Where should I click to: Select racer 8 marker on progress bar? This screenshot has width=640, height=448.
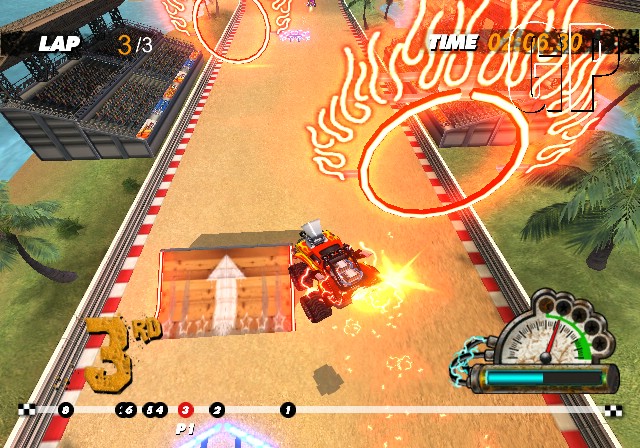point(65,409)
